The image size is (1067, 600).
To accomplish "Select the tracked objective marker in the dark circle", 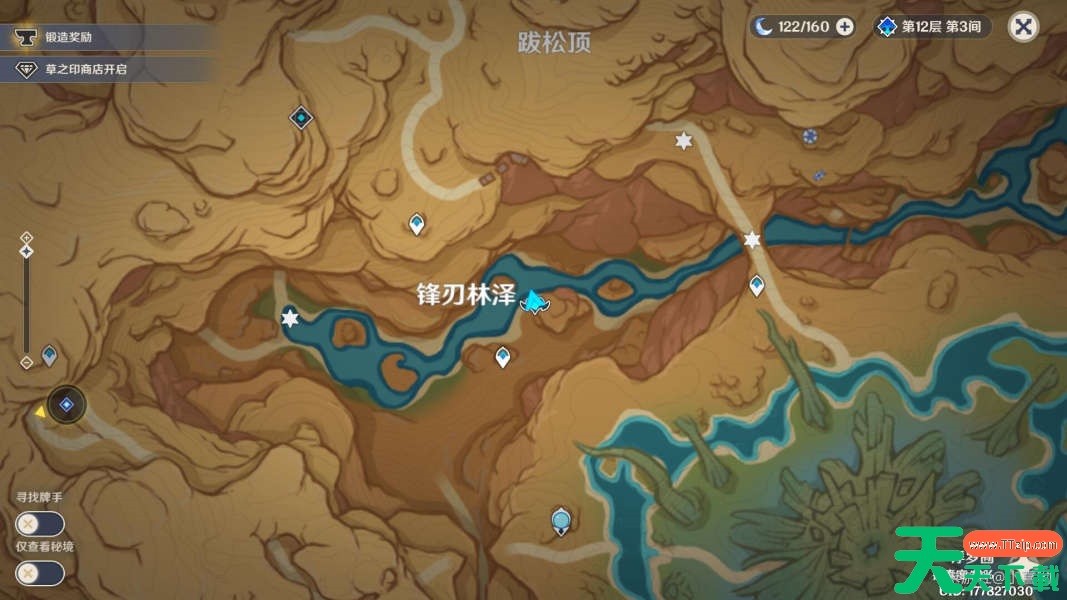I will tap(67, 405).
